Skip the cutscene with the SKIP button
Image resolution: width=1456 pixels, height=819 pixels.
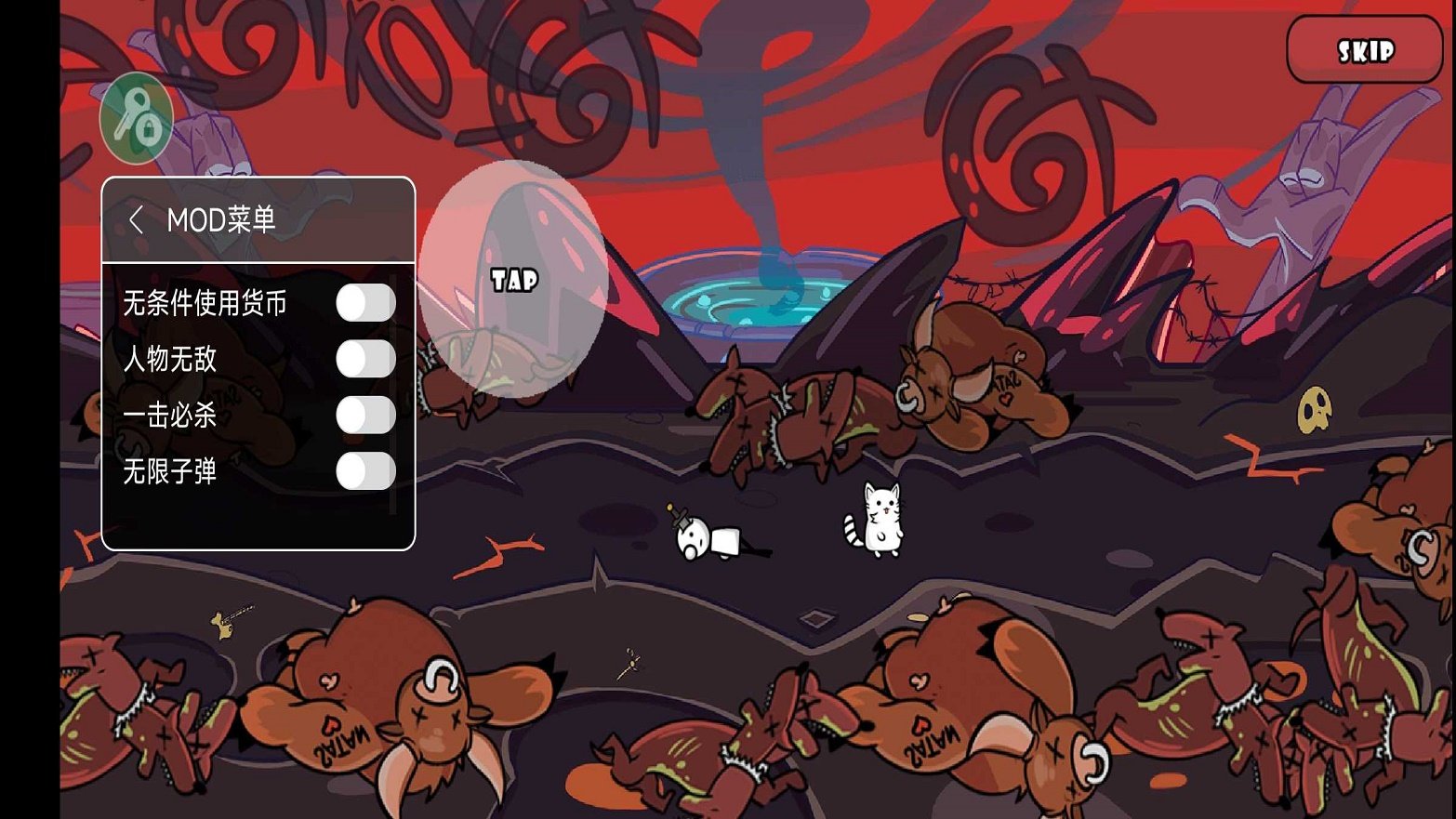1364,50
